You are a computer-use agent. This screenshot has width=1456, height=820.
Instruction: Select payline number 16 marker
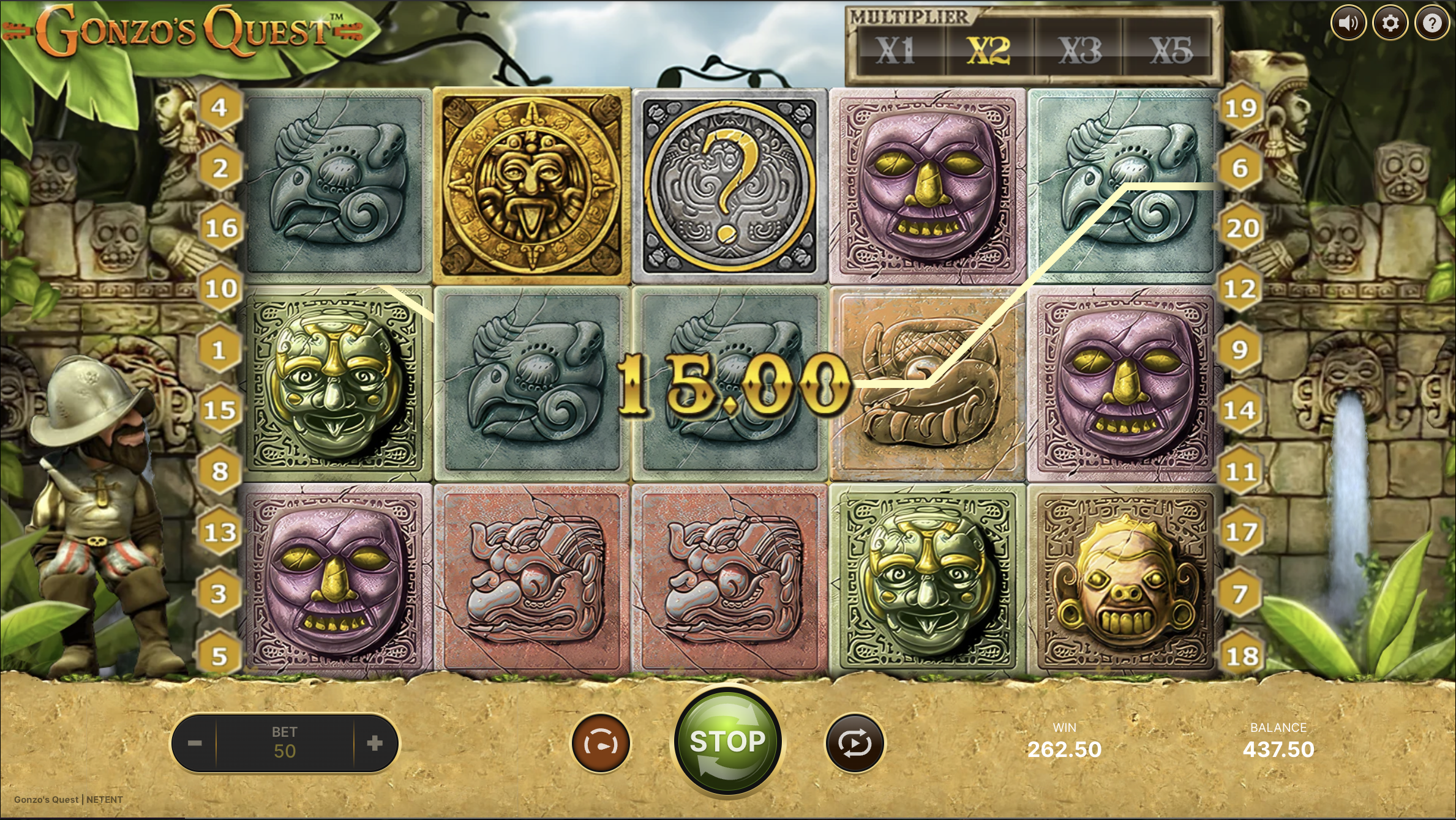(220, 228)
